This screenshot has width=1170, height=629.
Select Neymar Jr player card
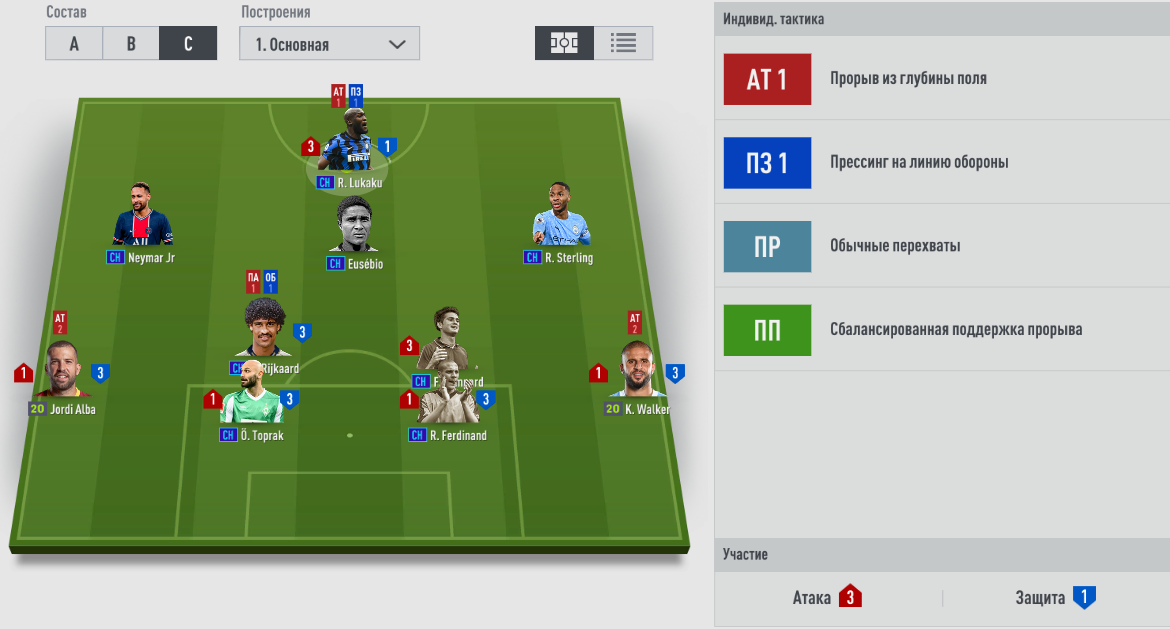[x=144, y=218]
